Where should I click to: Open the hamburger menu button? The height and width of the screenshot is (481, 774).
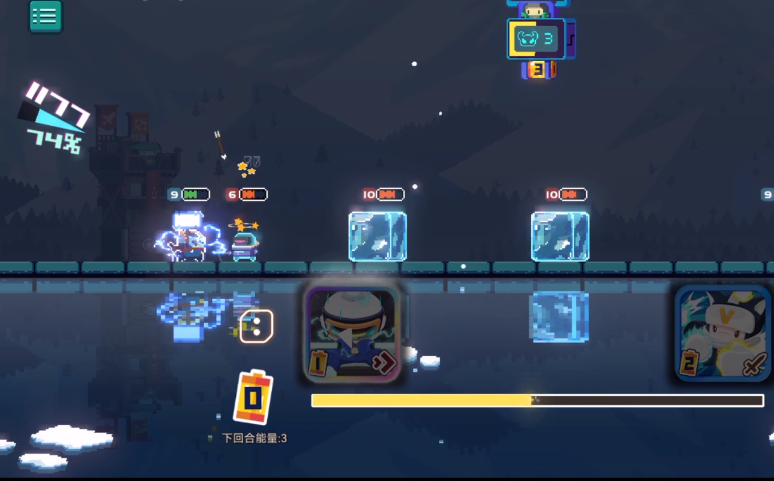pos(45,16)
